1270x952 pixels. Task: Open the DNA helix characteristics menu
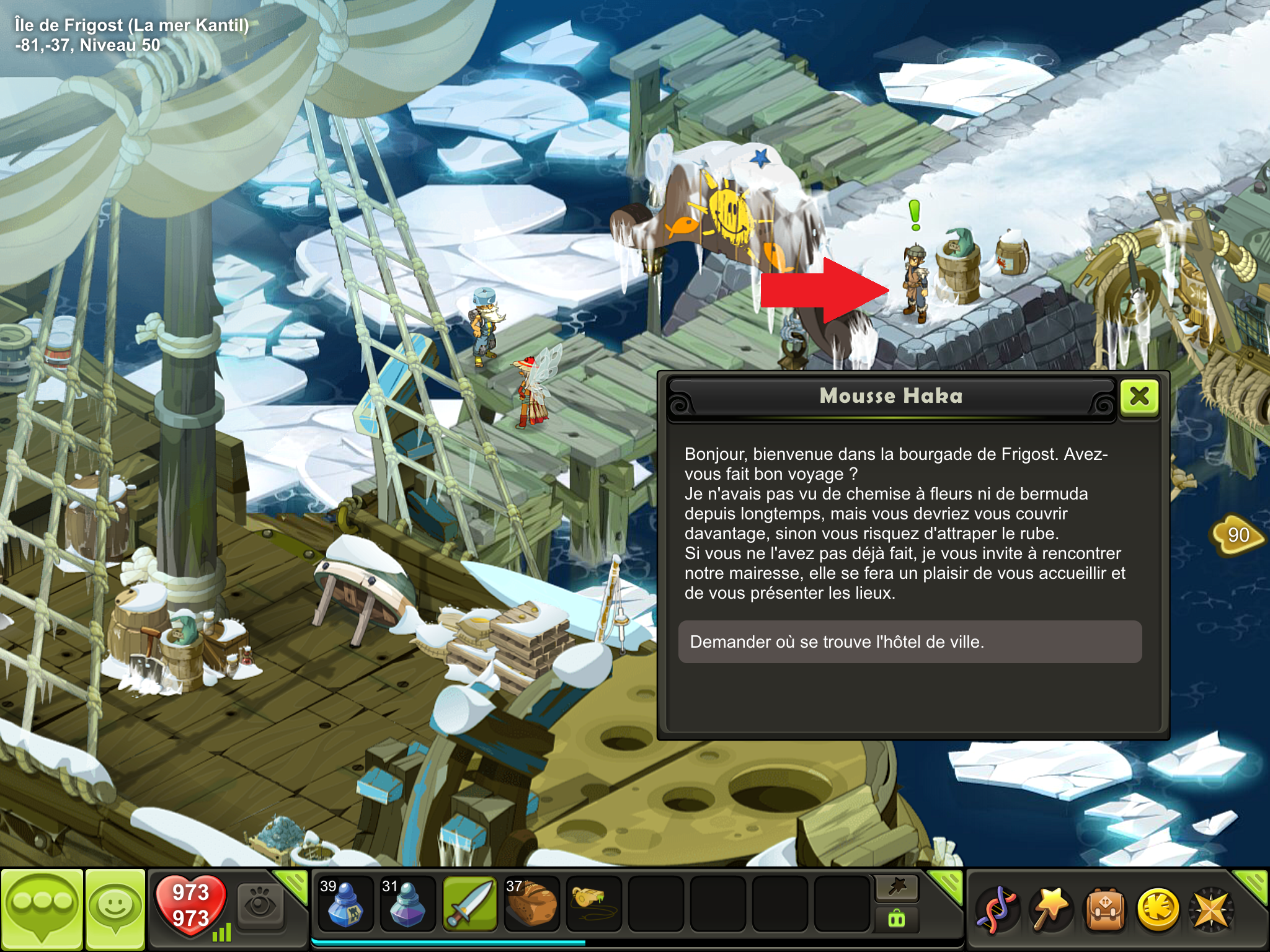click(x=997, y=909)
